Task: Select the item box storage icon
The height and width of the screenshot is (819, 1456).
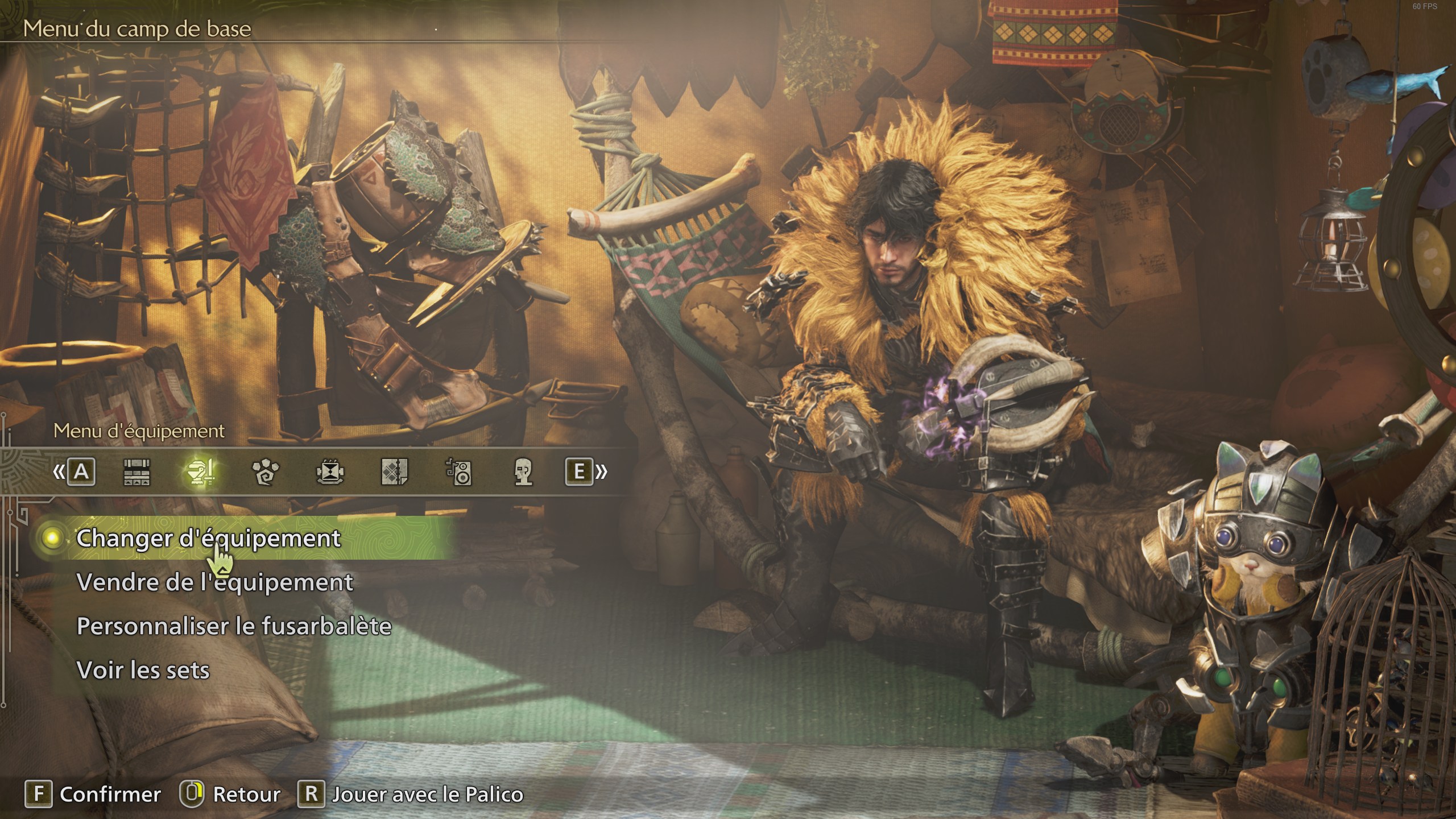Action: 136,472
